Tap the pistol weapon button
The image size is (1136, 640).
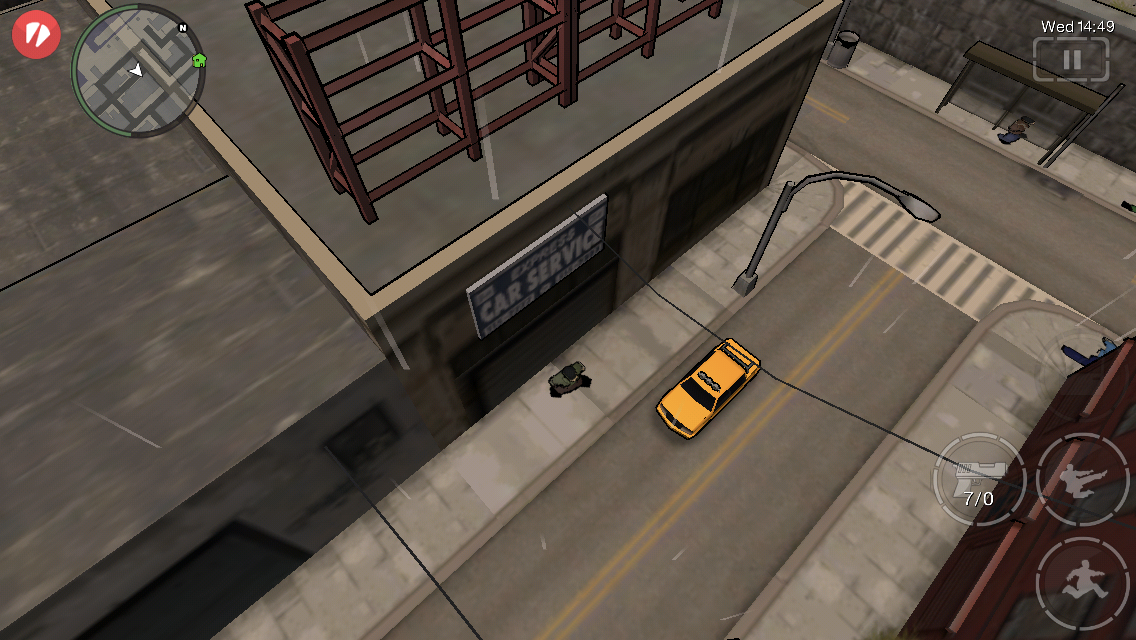coord(978,479)
